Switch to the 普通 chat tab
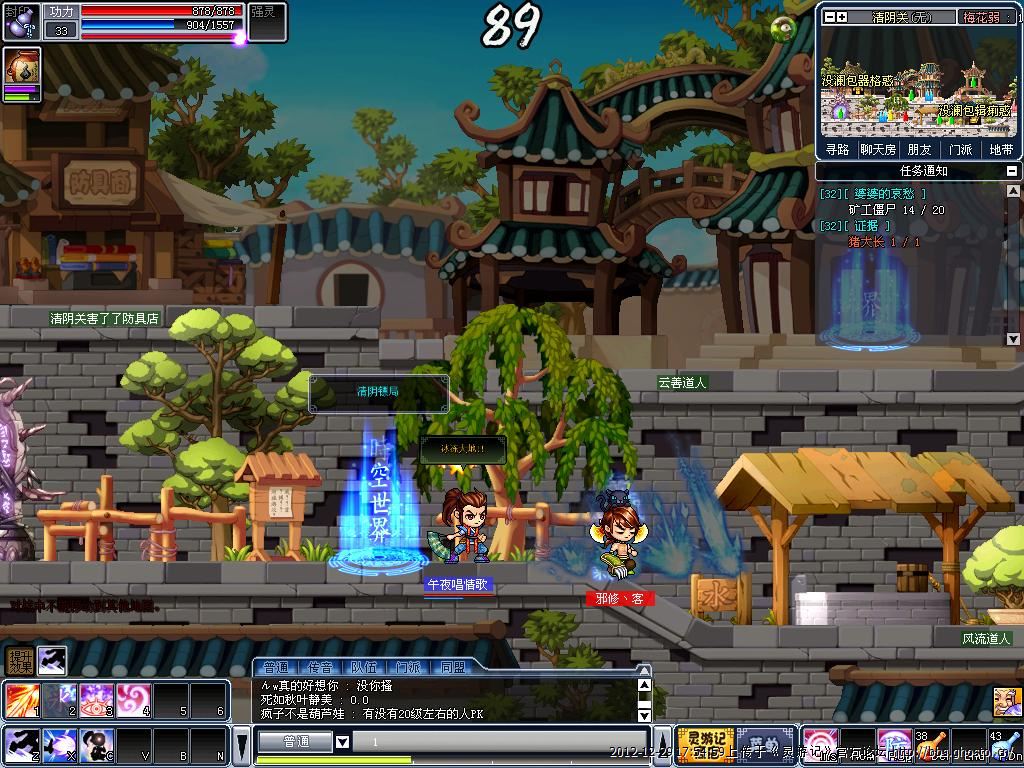The image size is (1024, 768). pos(276,667)
